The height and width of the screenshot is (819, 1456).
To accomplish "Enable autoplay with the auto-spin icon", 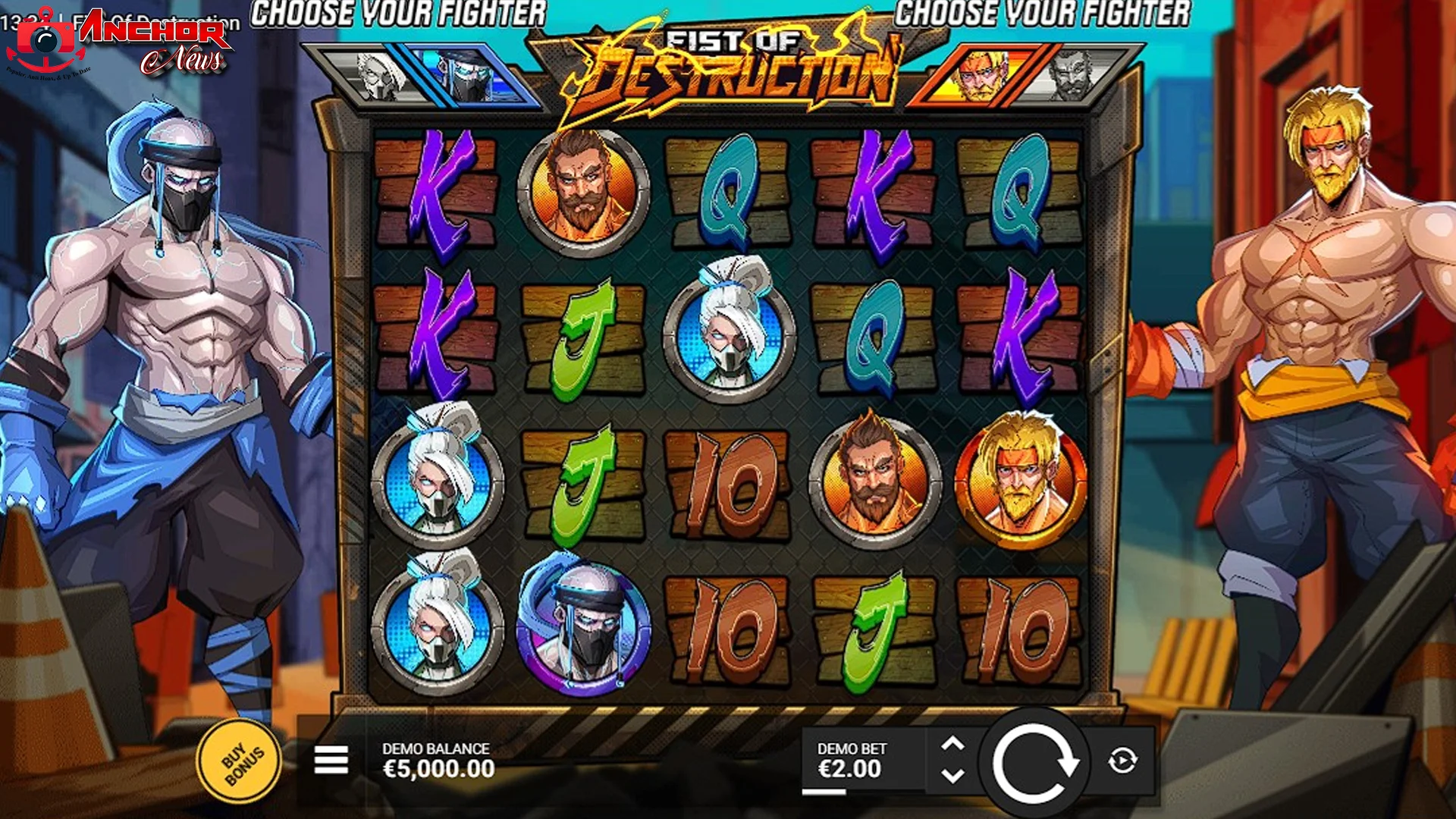I will pos(1122,762).
